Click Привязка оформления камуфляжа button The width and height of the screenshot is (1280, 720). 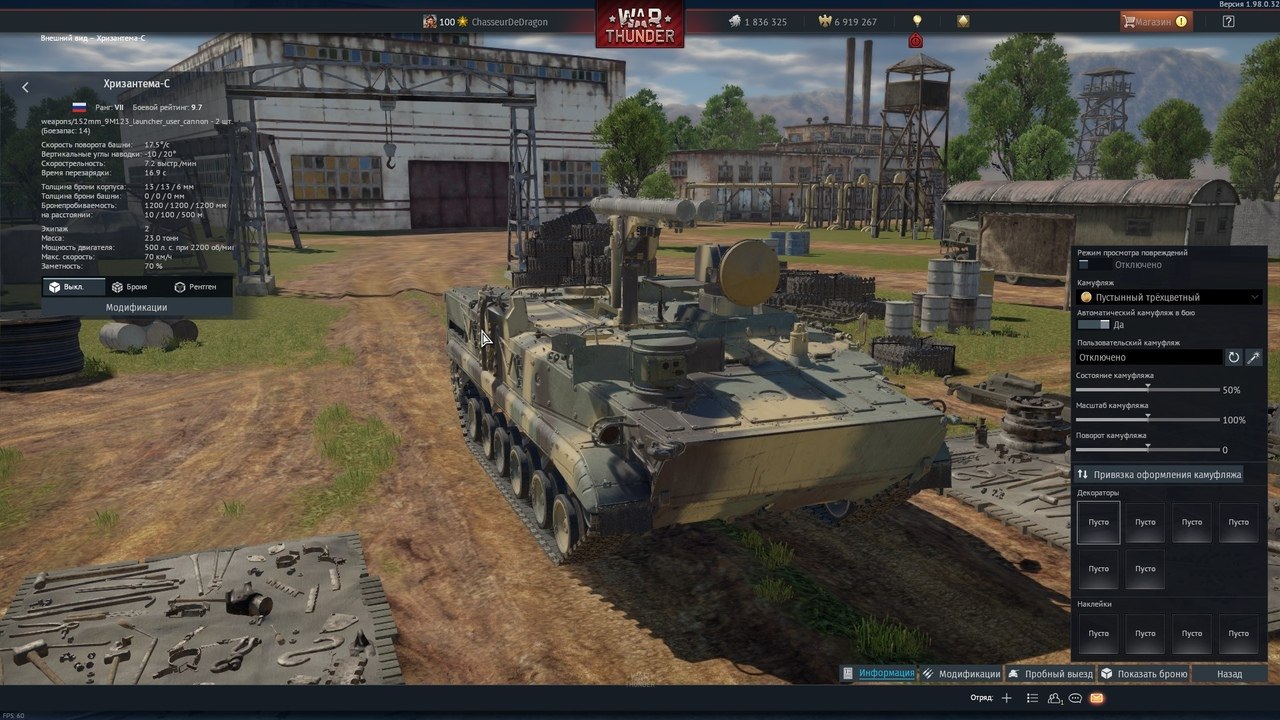tap(1159, 474)
